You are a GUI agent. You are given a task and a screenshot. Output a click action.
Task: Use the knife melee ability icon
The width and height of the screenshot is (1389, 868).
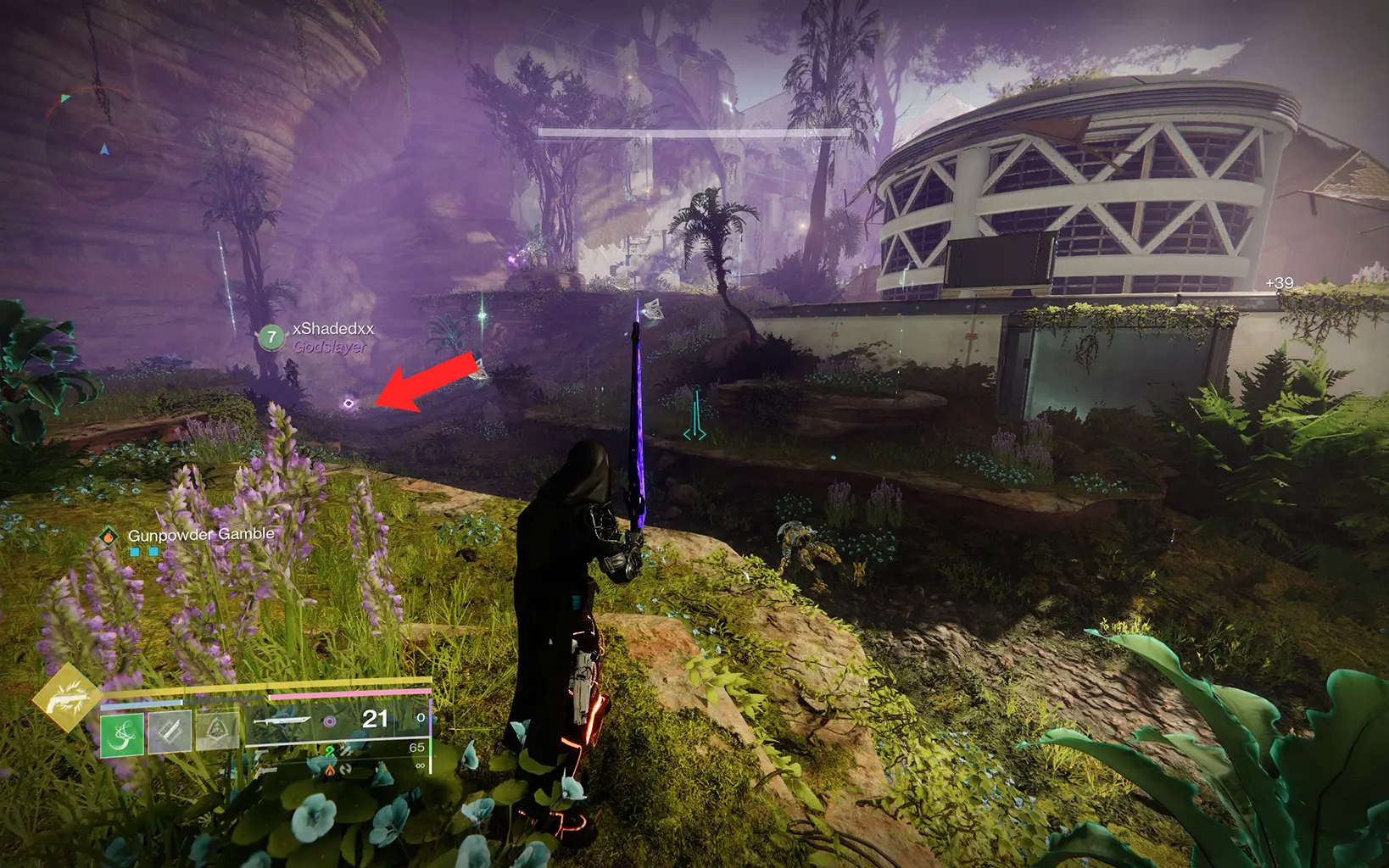(x=170, y=732)
